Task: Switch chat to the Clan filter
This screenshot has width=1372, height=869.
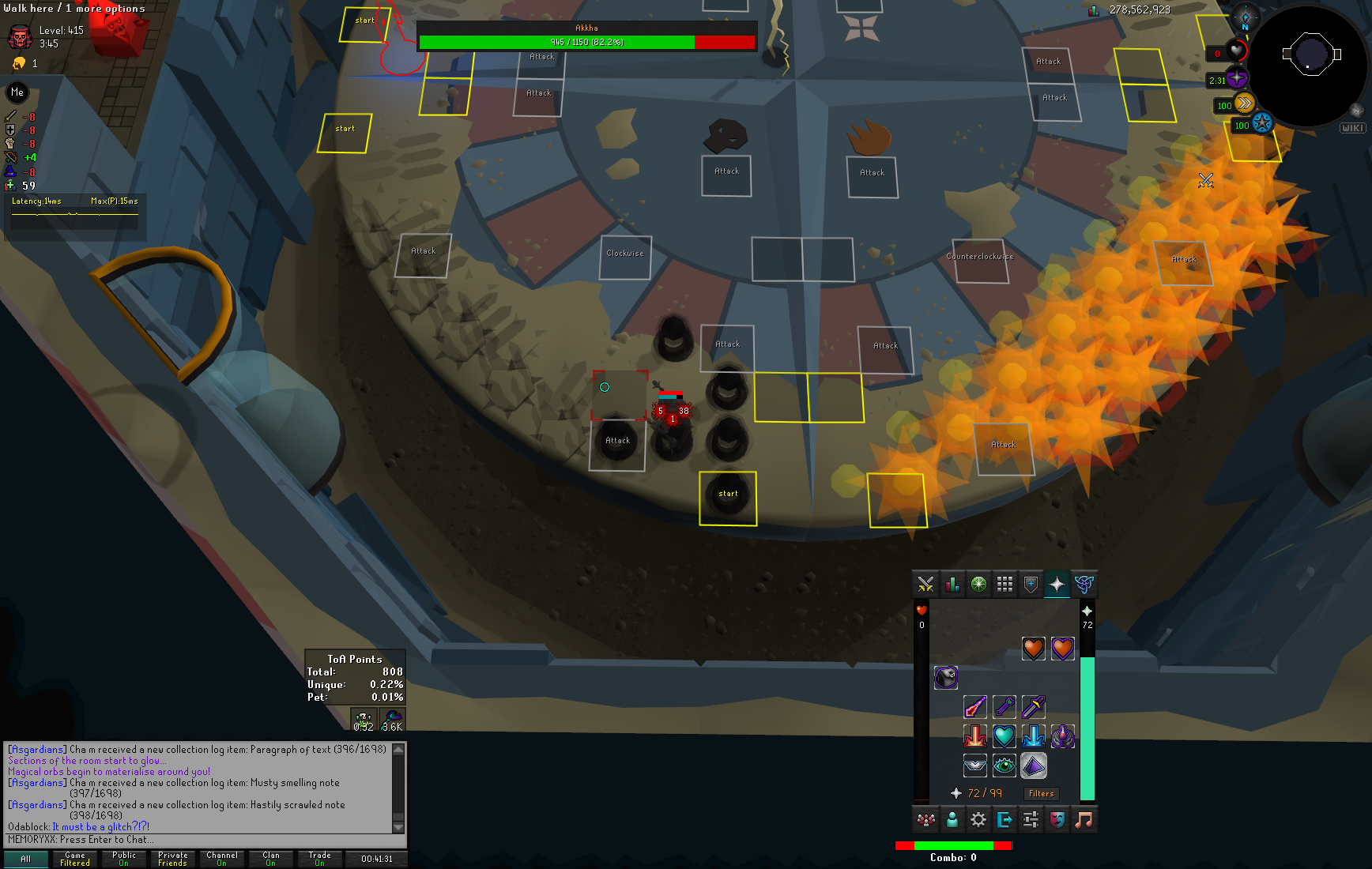Action: pos(271,859)
